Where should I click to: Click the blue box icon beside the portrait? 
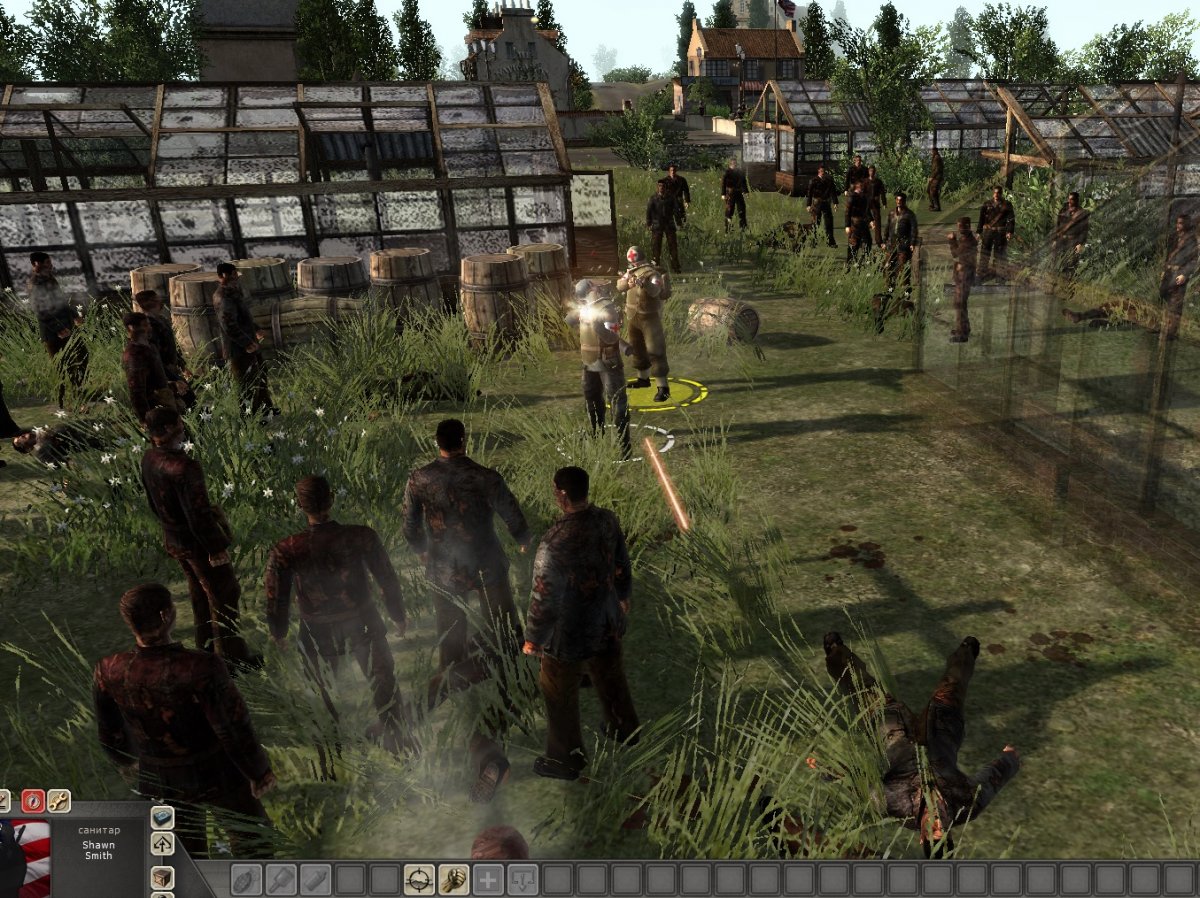point(162,817)
